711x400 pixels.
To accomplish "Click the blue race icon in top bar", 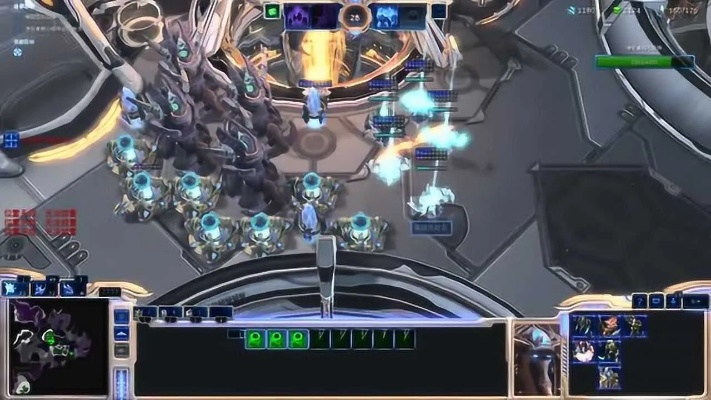I will tap(386, 15).
